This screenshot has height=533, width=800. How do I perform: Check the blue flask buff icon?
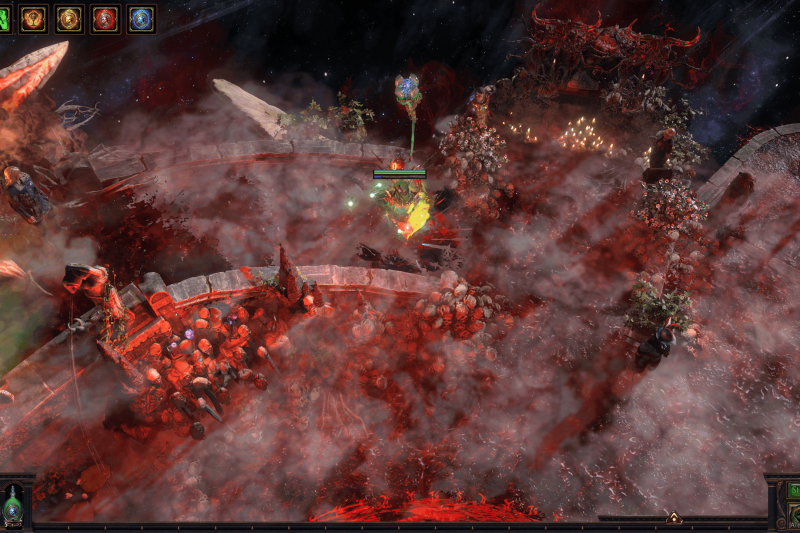pyautogui.click(x=141, y=18)
